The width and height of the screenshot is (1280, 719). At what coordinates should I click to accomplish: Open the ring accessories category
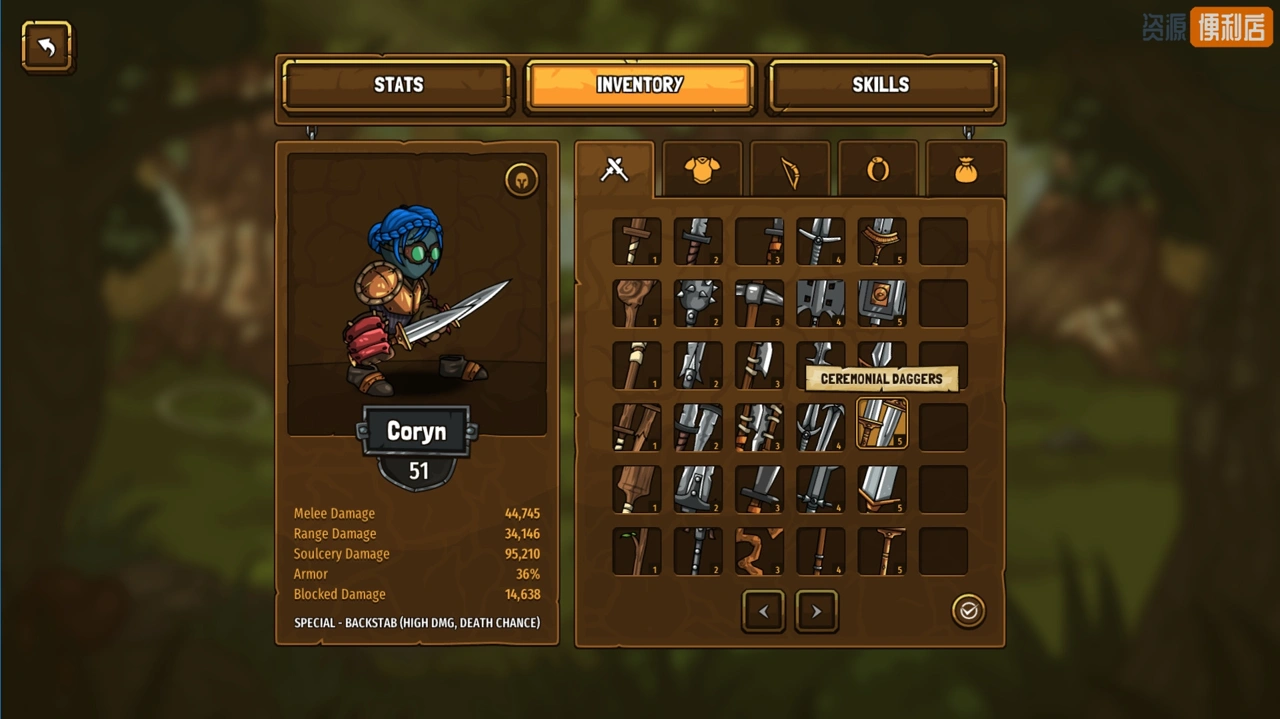878,171
